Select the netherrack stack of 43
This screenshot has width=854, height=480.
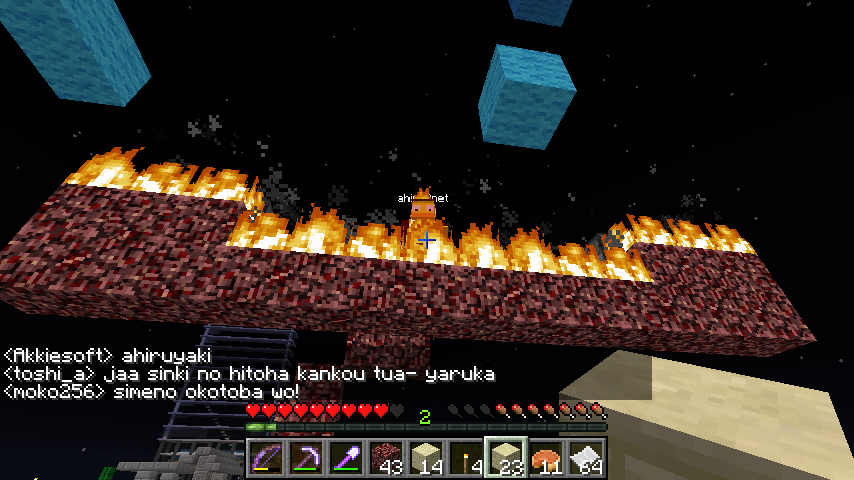(386, 458)
